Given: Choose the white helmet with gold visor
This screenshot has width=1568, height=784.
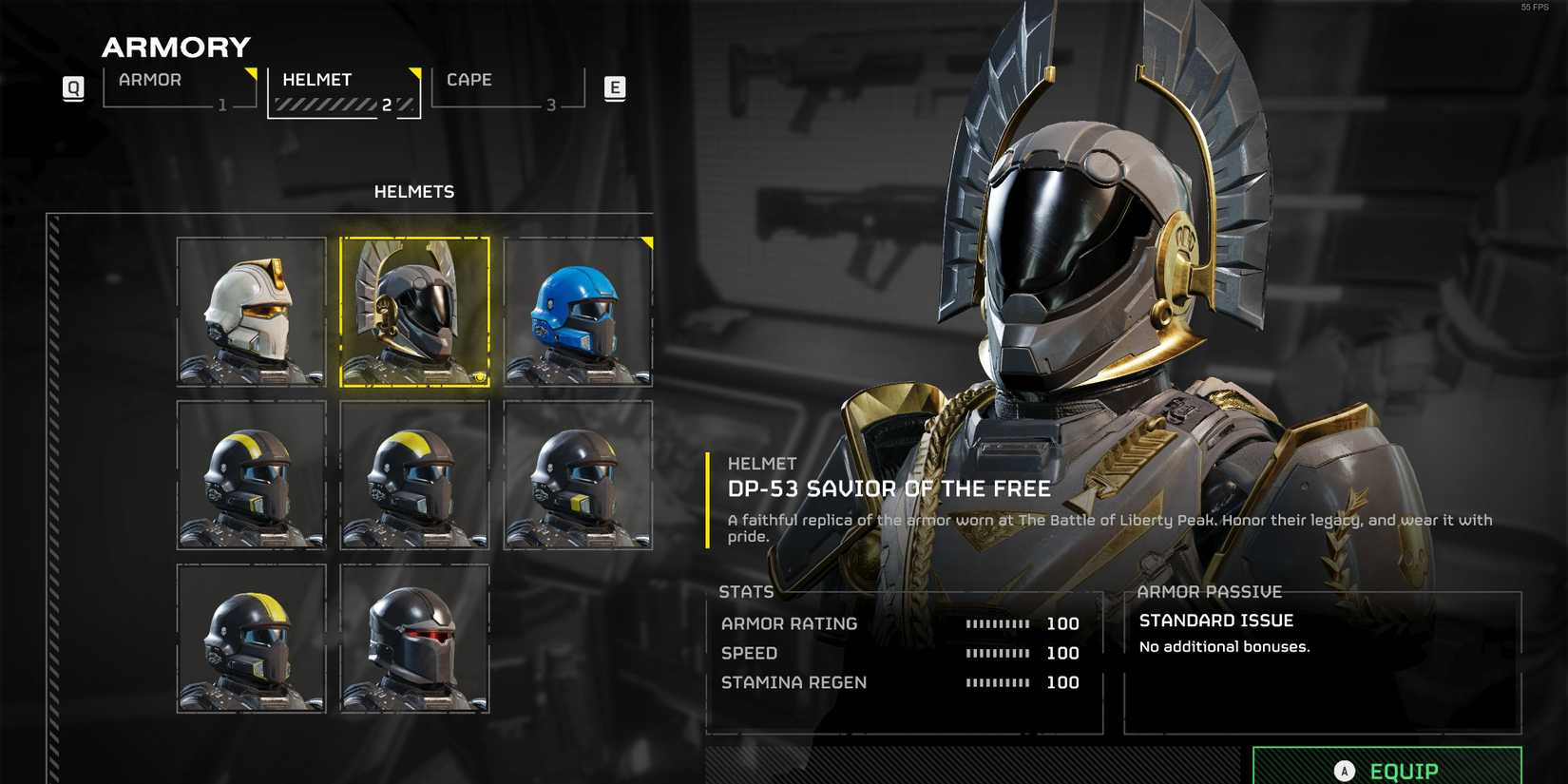Looking at the screenshot, I should (252, 312).
